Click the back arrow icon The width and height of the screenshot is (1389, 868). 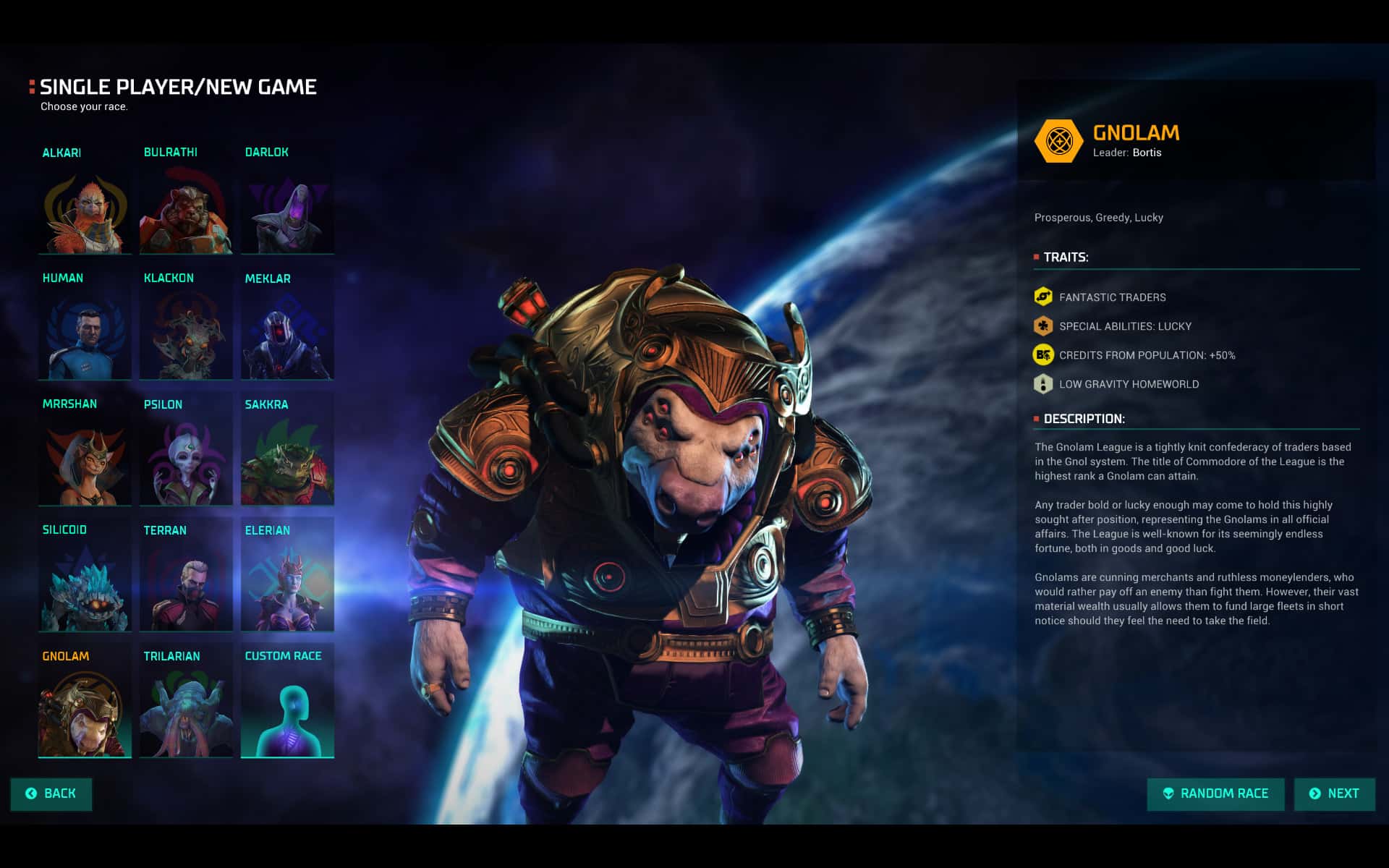30,793
